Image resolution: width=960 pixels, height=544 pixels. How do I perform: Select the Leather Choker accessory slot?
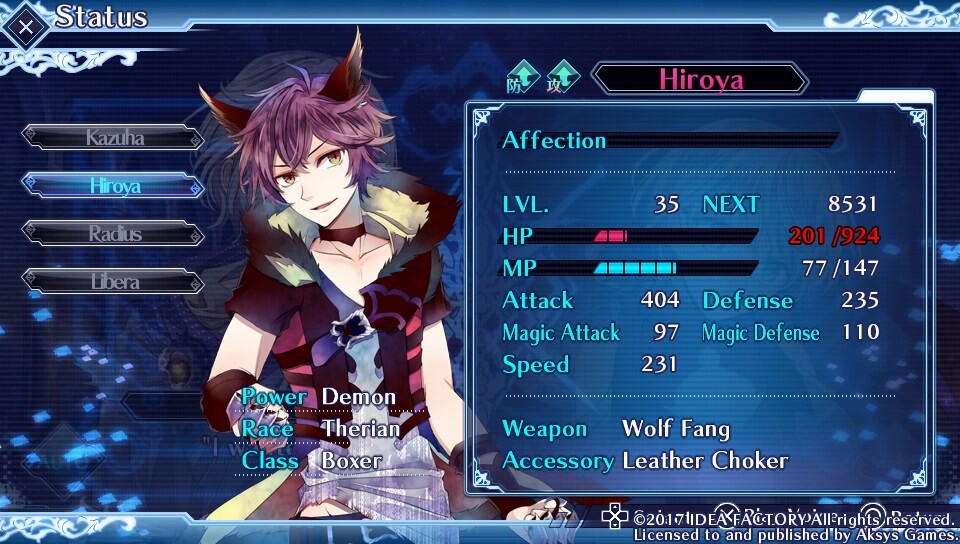tap(704, 461)
